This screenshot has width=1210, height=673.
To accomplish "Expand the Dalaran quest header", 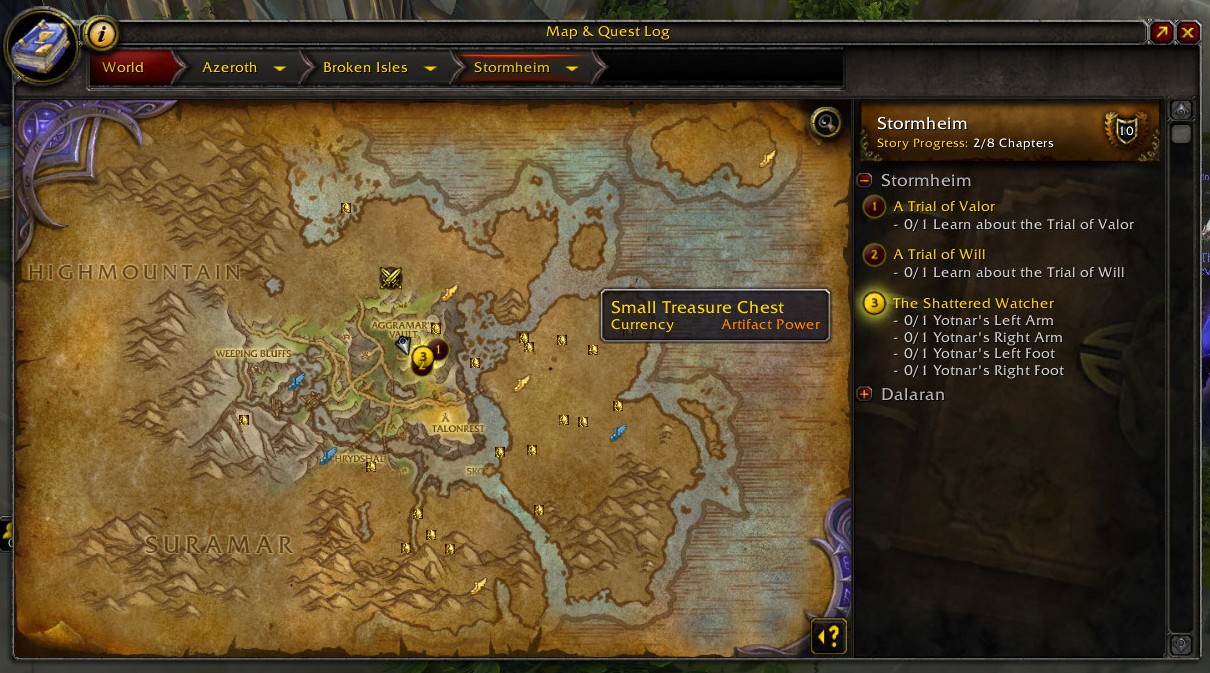I will 865,394.
